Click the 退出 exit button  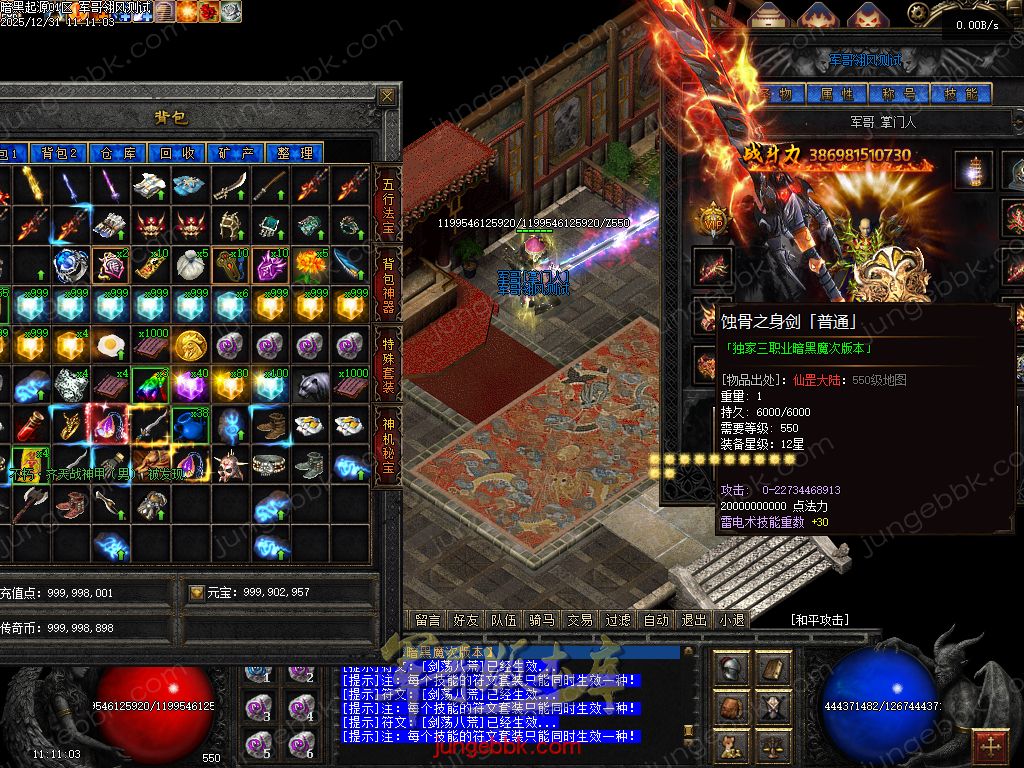(x=693, y=620)
